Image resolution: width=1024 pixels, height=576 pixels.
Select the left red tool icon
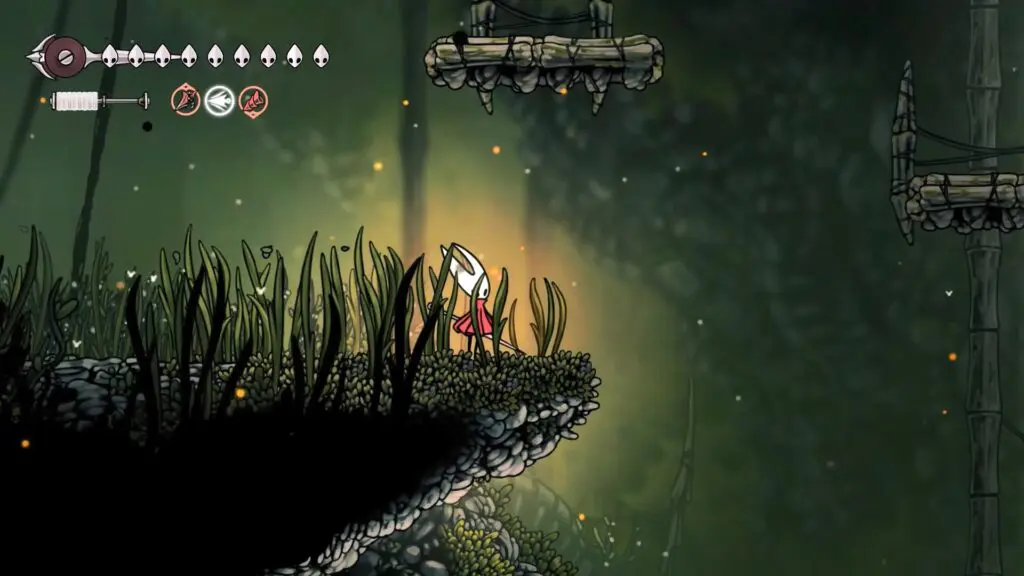click(x=186, y=100)
